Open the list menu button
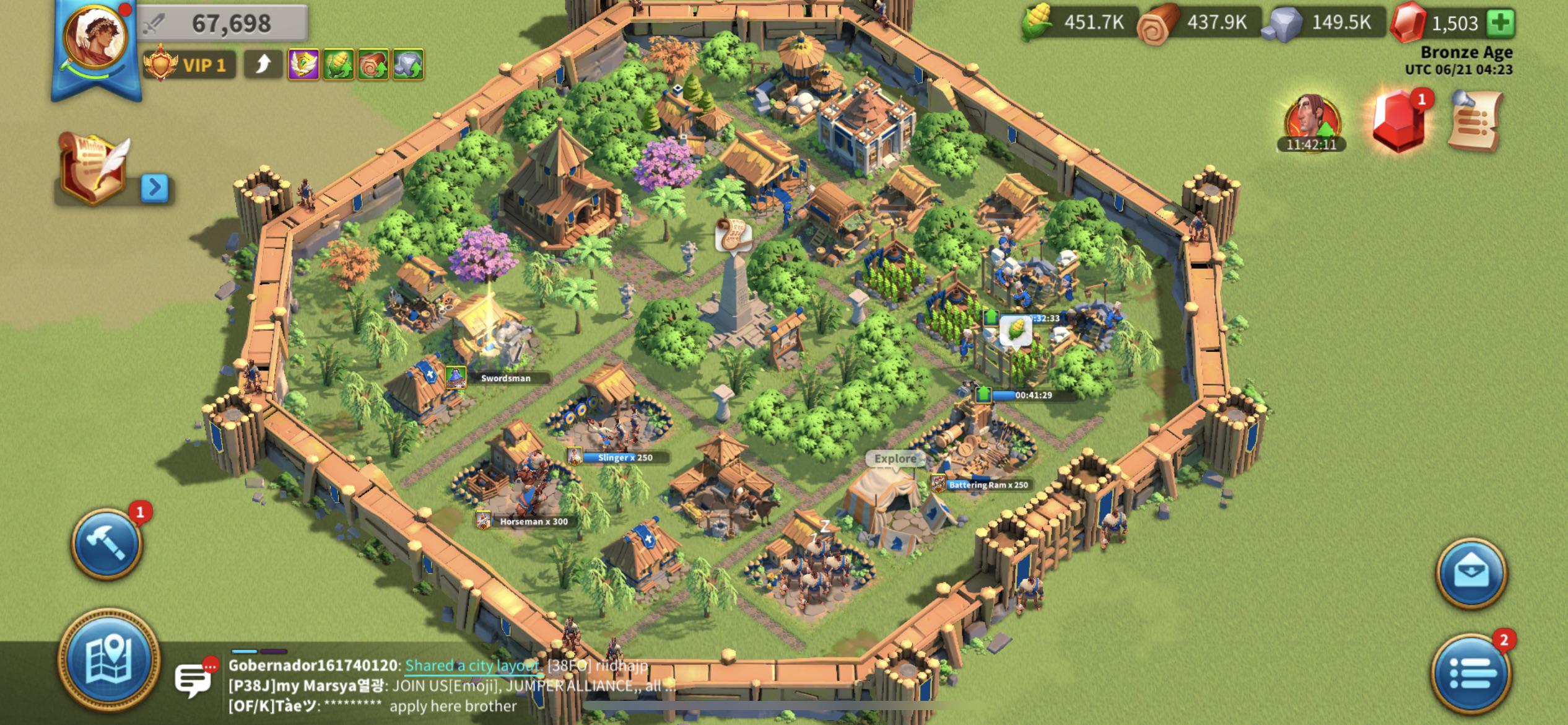 tap(1471, 672)
